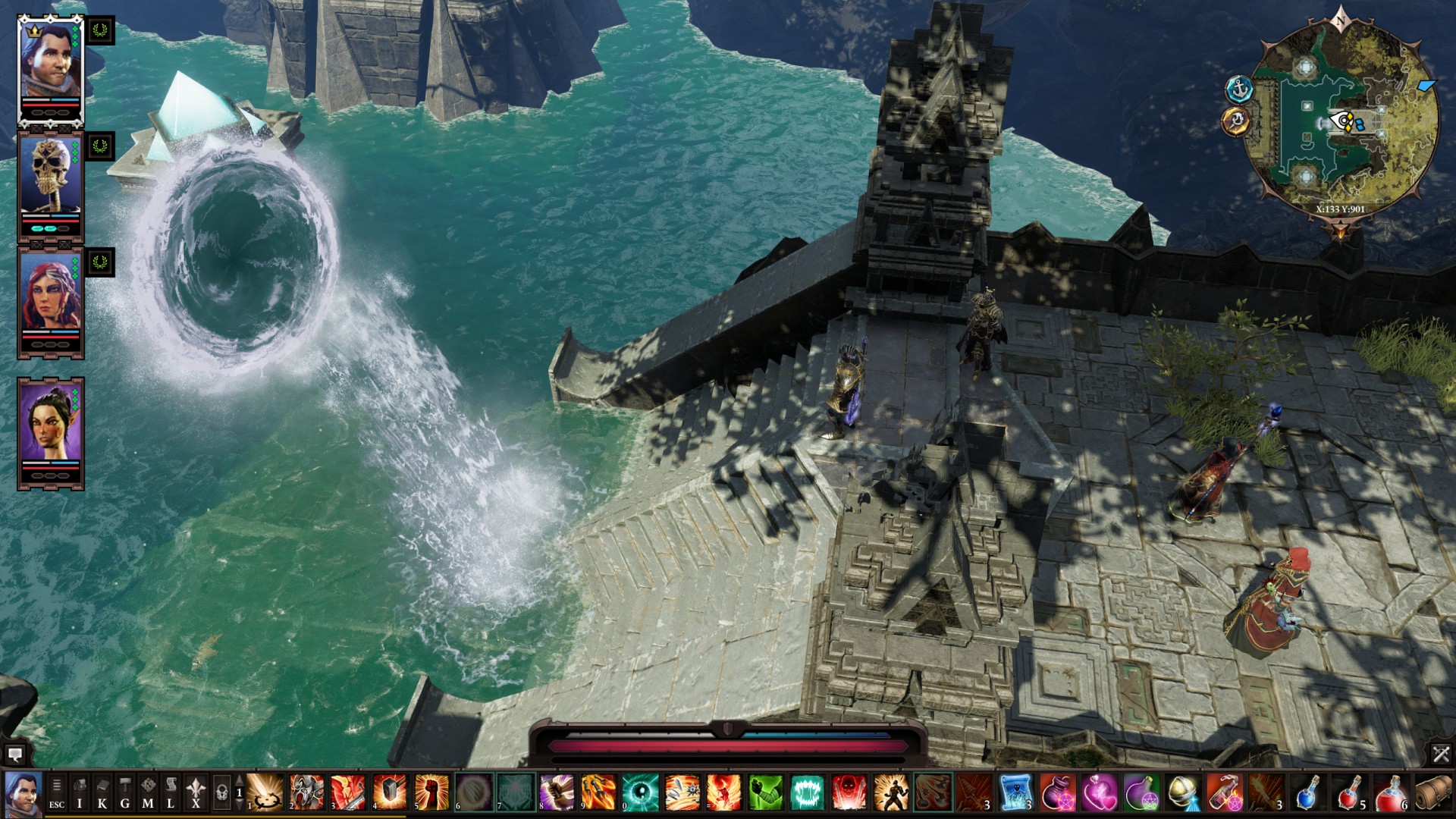The width and height of the screenshot is (1456, 819).
Task: Open the journal scroll L button
Action: tap(171, 793)
